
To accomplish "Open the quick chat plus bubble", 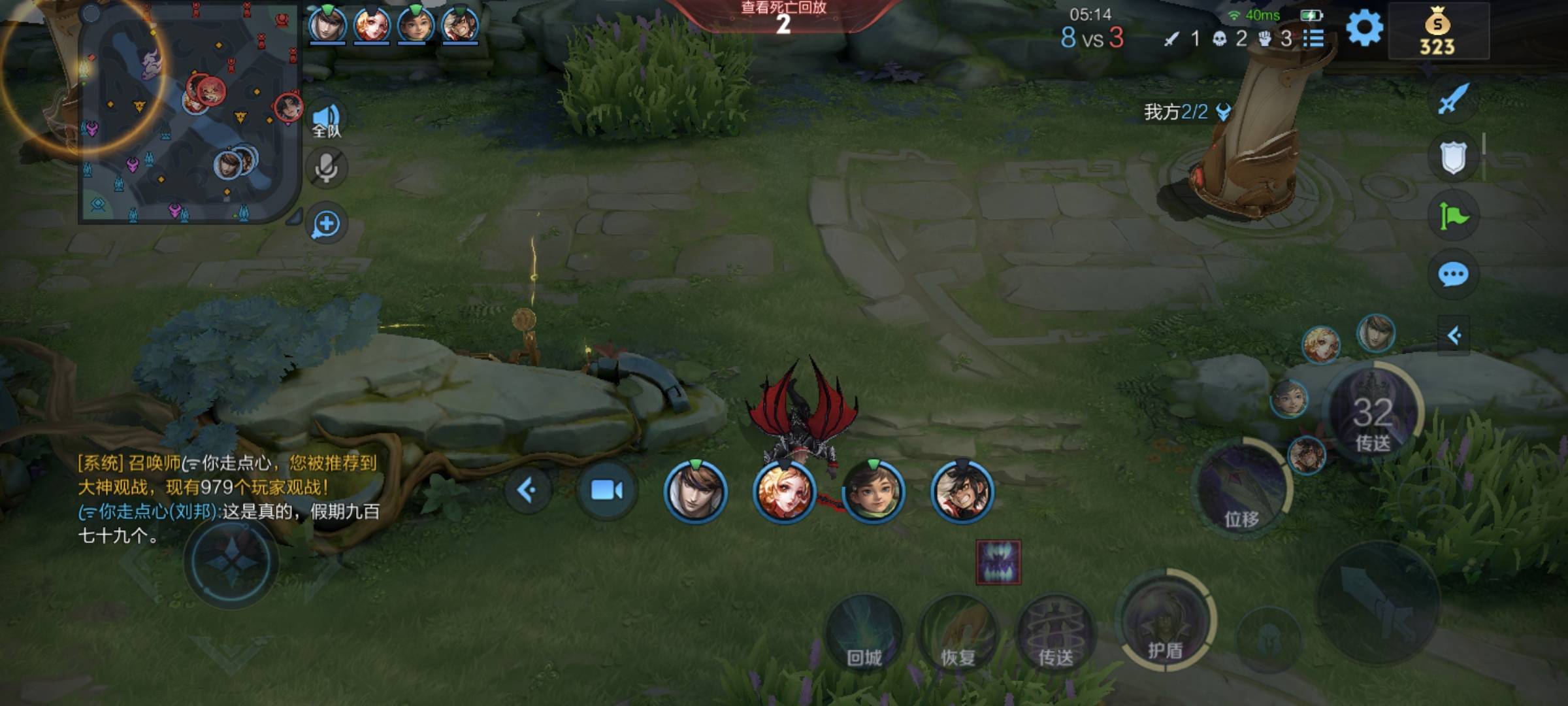I will pyautogui.click(x=326, y=224).
